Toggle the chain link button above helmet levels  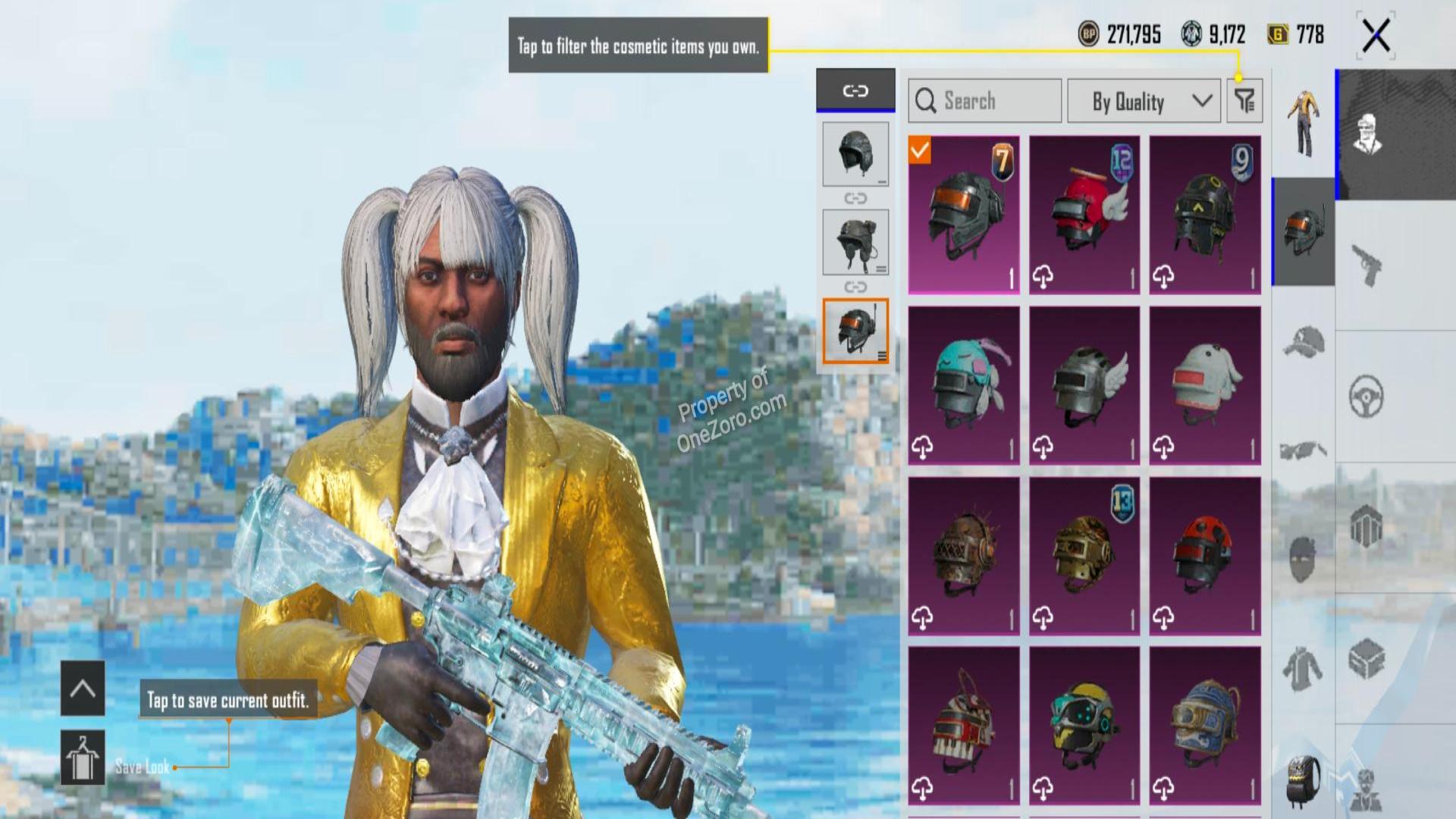[x=855, y=91]
